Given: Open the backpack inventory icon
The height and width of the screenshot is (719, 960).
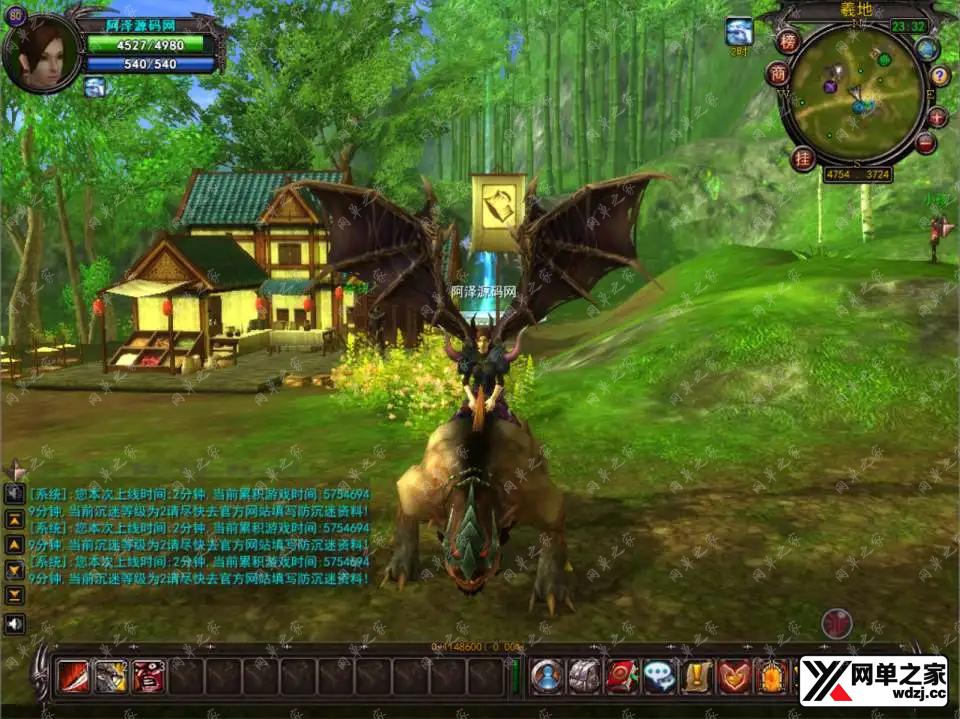Looking at the screenshot, I should (584, 678).
